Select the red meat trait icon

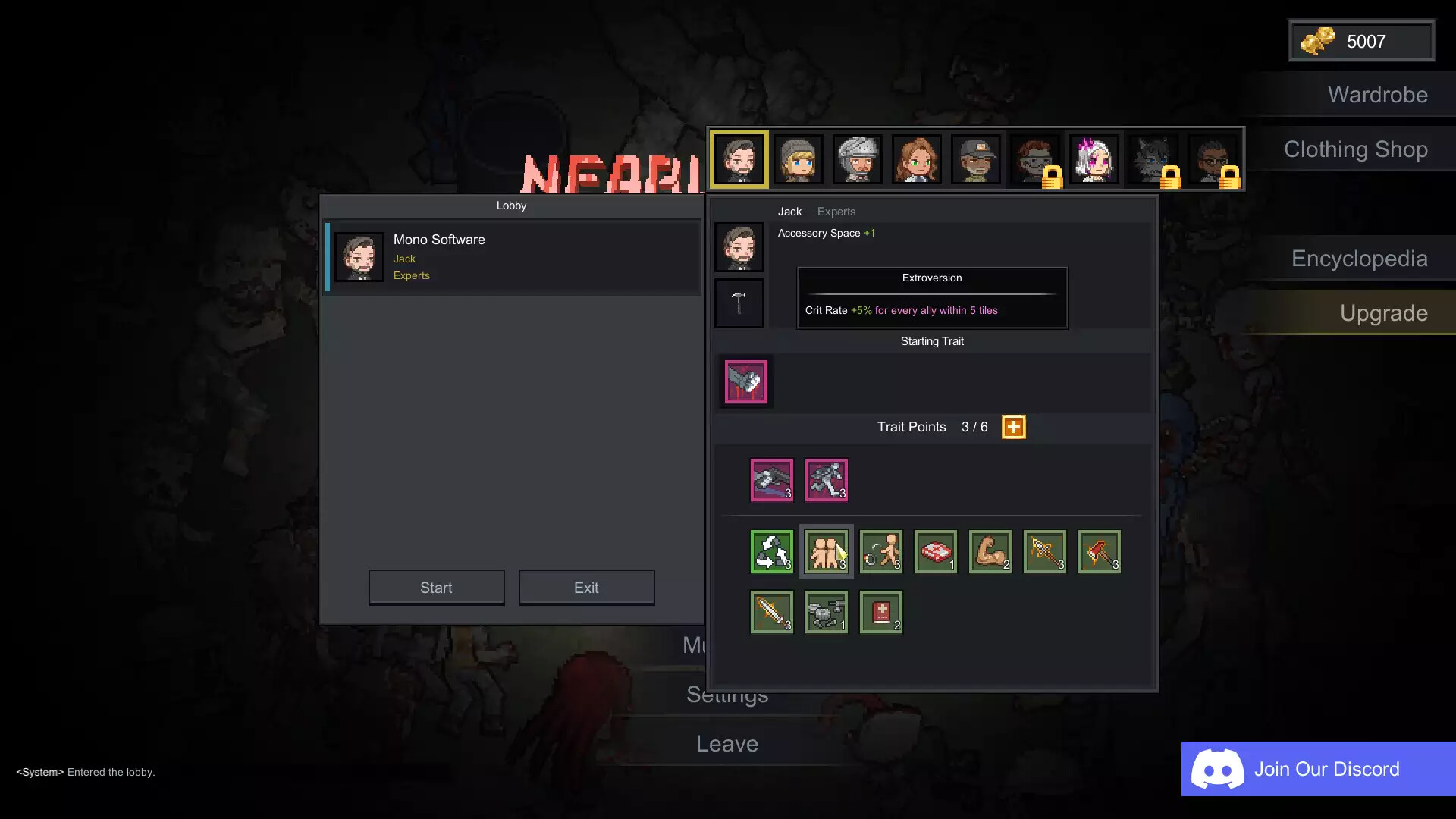(x=935, y=551)
